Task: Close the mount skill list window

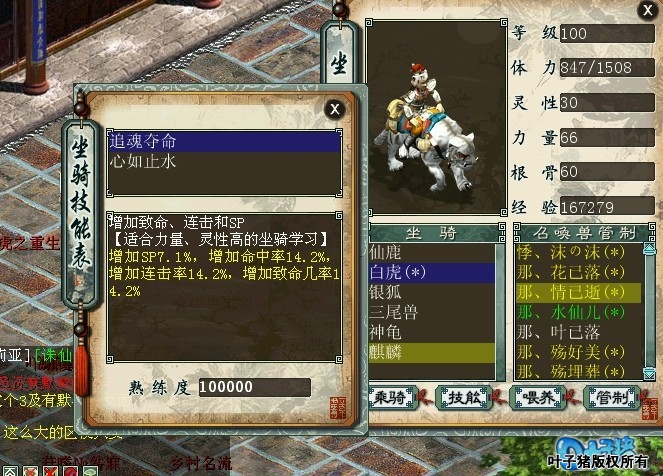Action: pyautogui.click(x=335, y=108)
